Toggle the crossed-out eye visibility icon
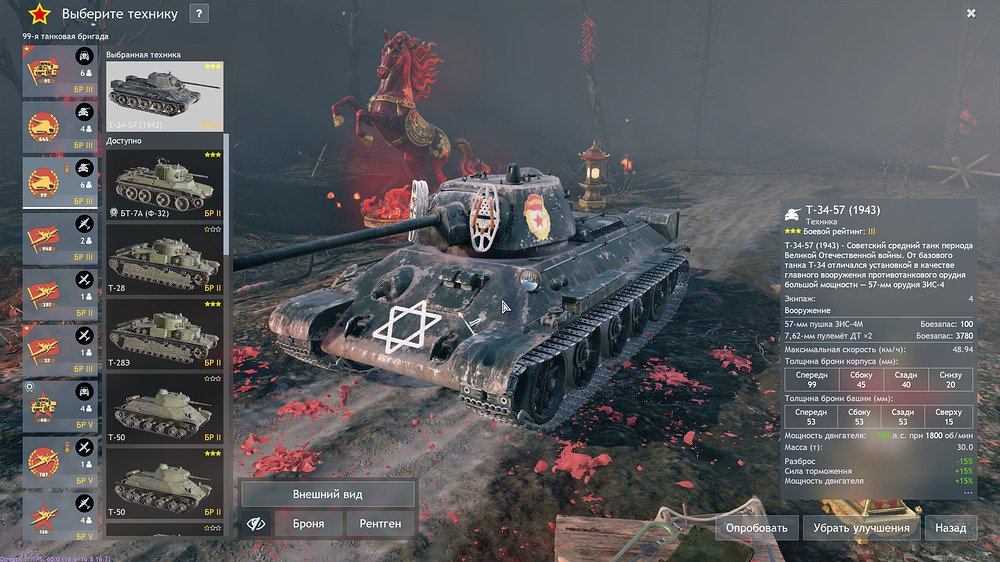Viewport: 1000px width, 562px height. coord(255,523)
